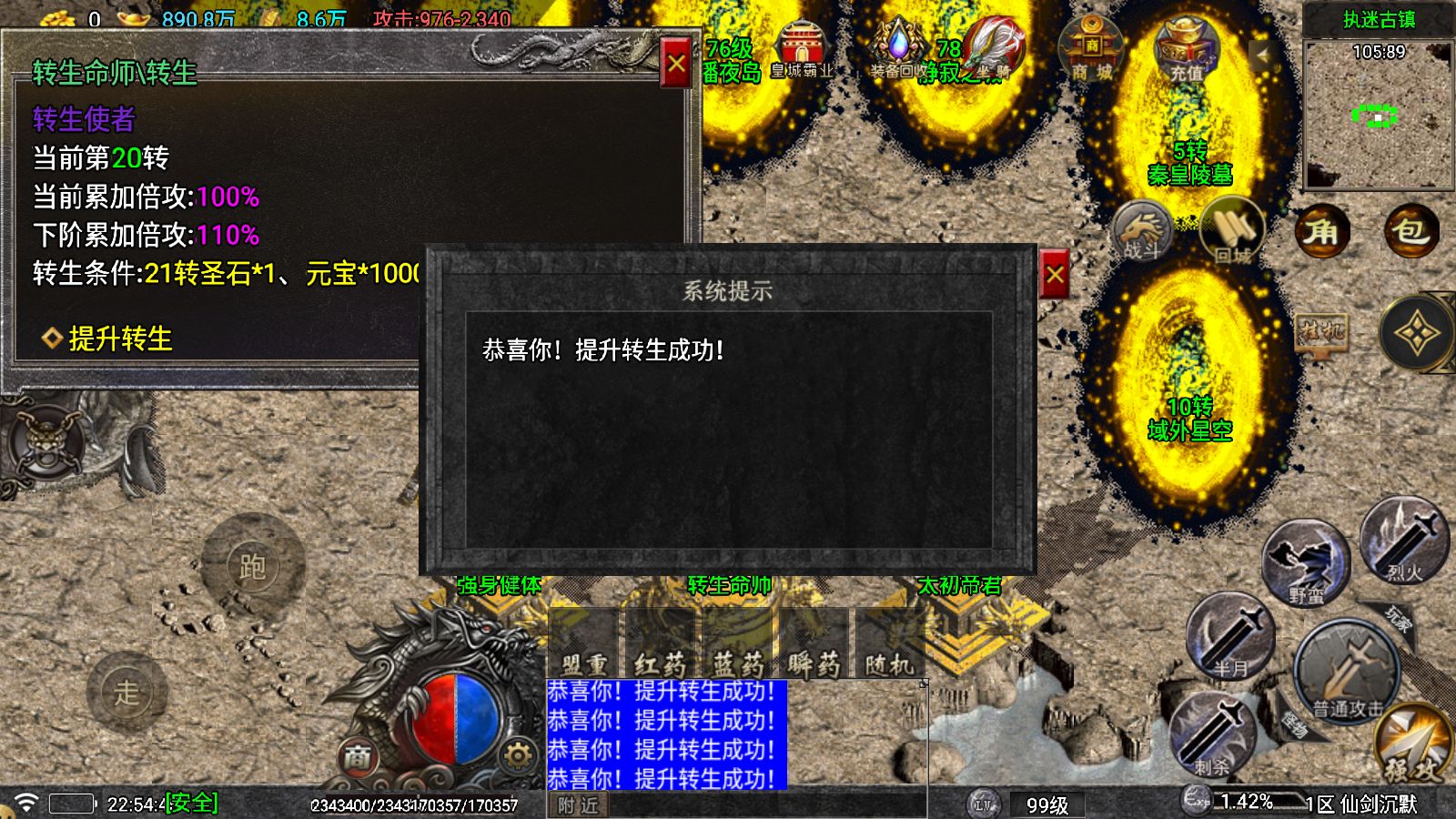Select the 刺杀 skill icon
This screenshot has width=1456, height=819.
1217,733
